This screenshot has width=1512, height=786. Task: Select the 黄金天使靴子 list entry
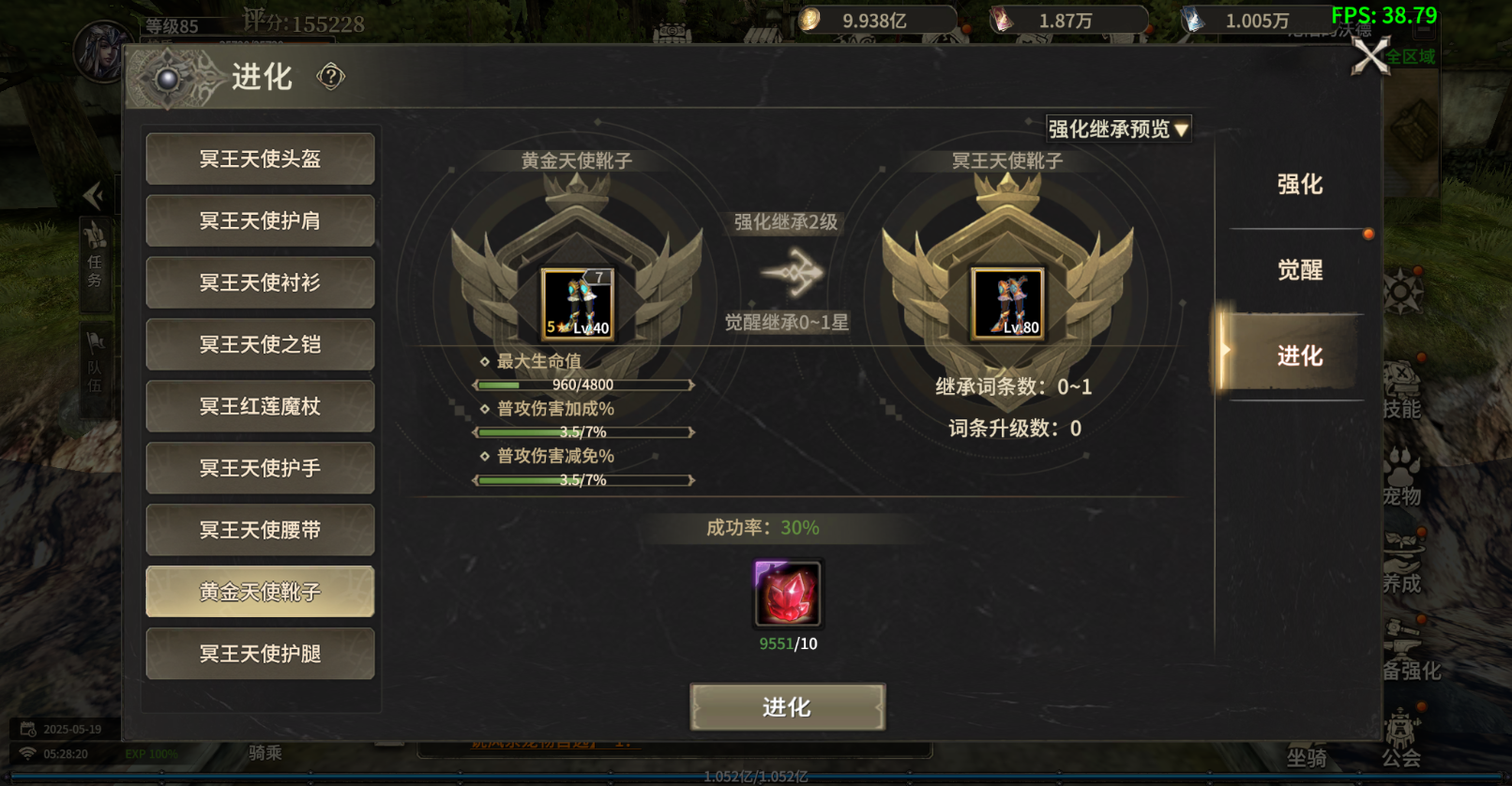[260, 591]
